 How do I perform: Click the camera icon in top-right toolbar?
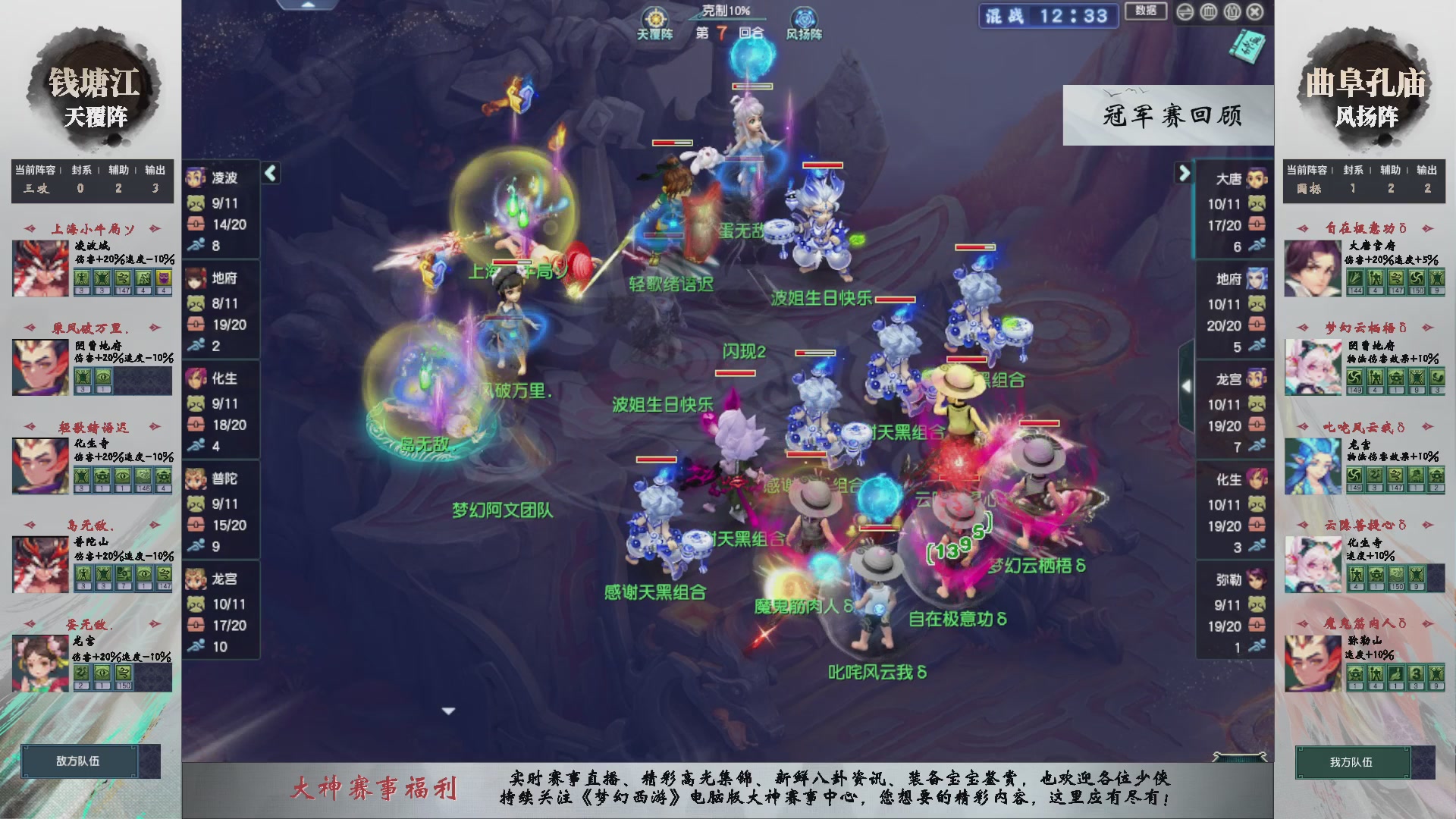1232,11
